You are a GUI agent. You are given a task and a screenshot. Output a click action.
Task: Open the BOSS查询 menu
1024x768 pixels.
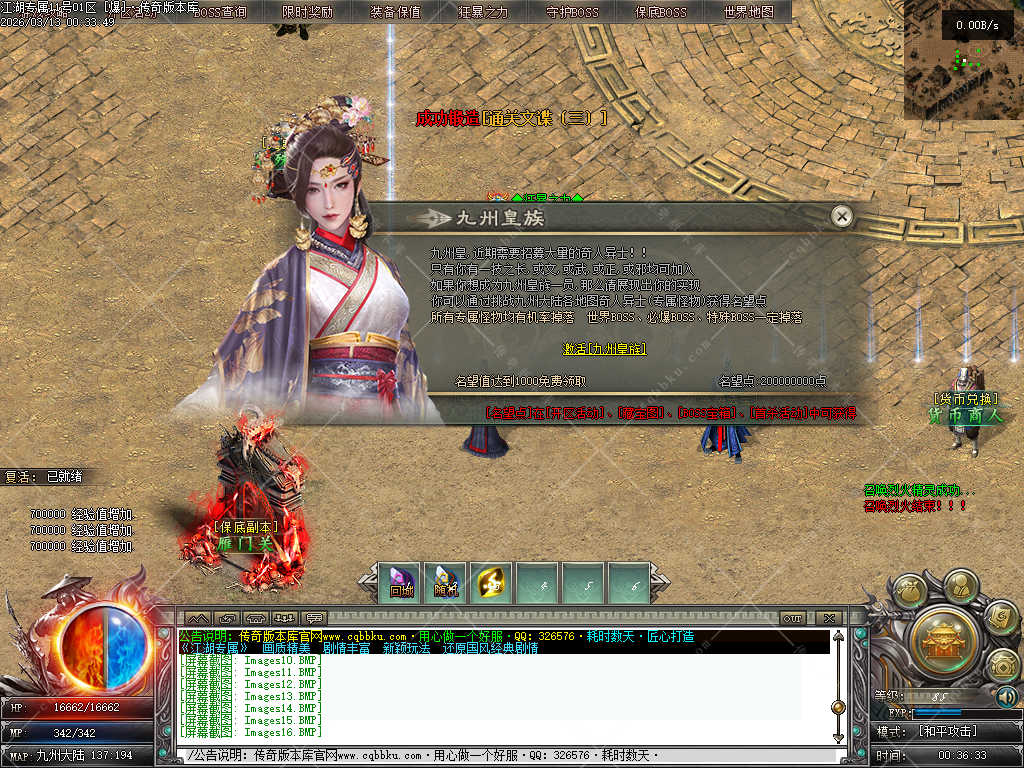[x=219, y=12]
